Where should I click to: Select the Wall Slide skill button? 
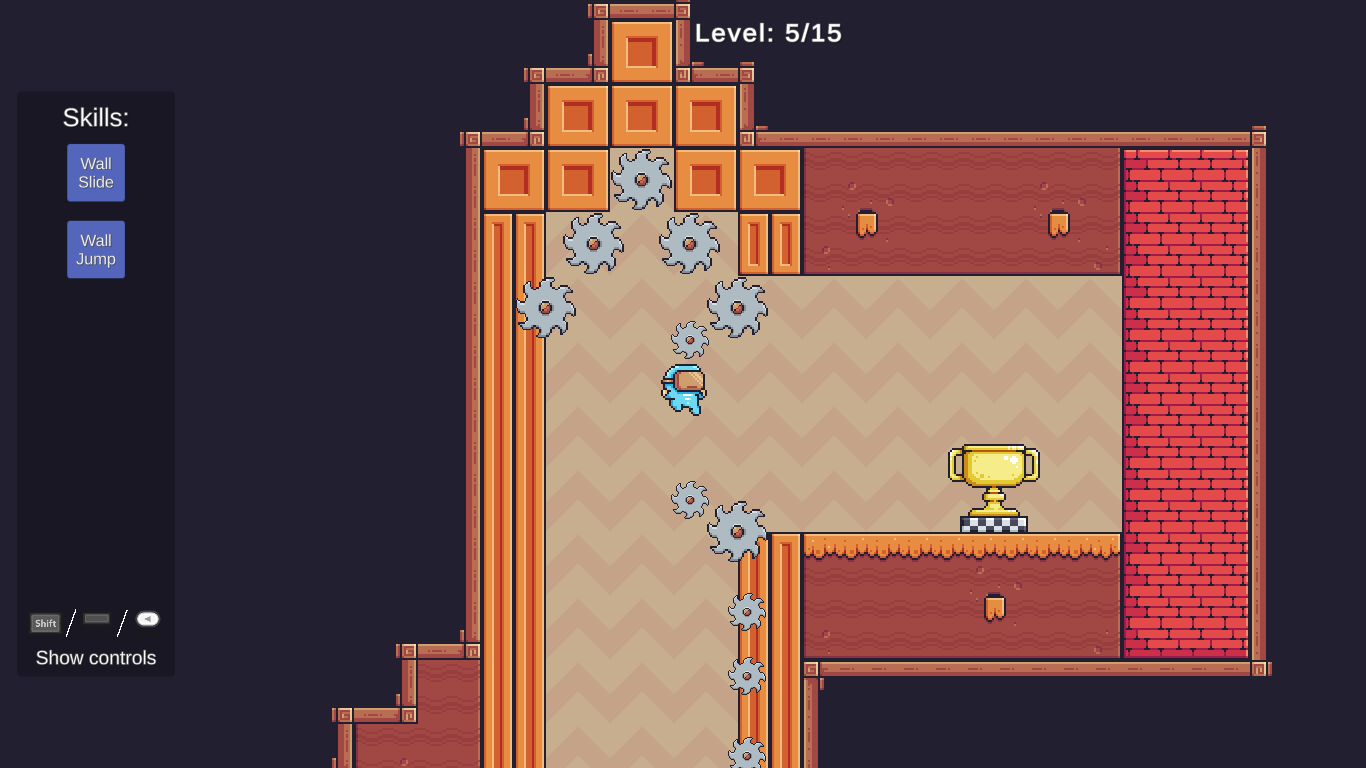(x=96, y=173)
